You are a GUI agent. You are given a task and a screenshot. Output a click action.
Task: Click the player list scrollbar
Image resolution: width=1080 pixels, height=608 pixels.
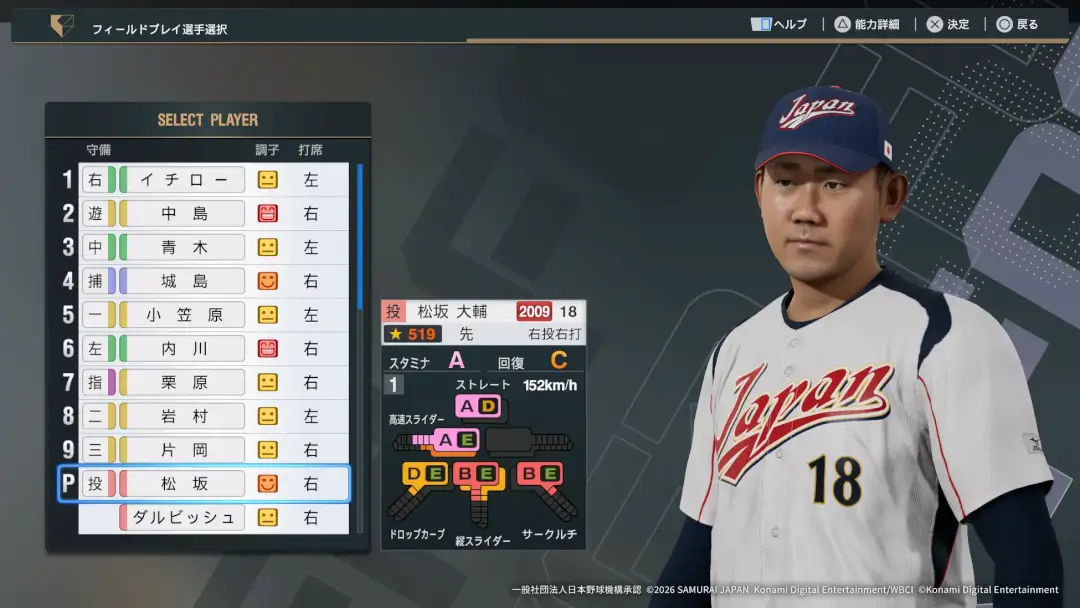click(x=360, y=240)
